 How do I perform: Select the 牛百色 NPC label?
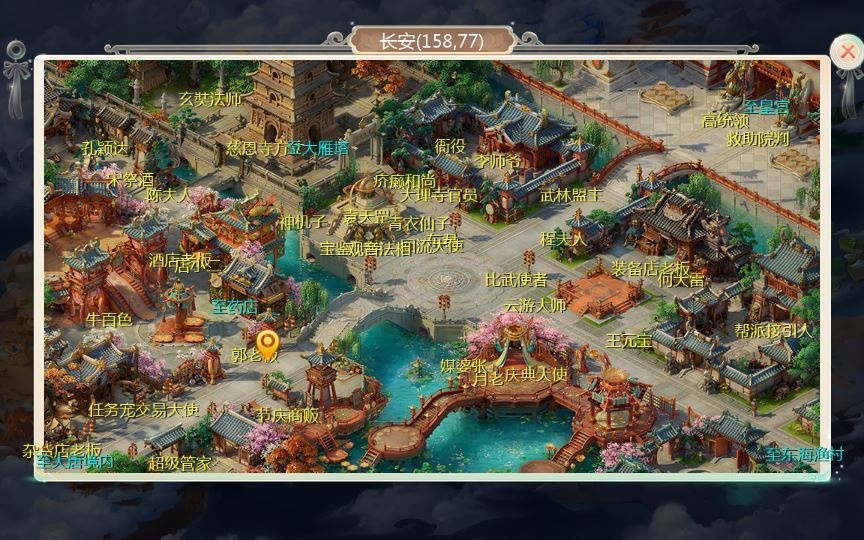(x=109, y=320)
